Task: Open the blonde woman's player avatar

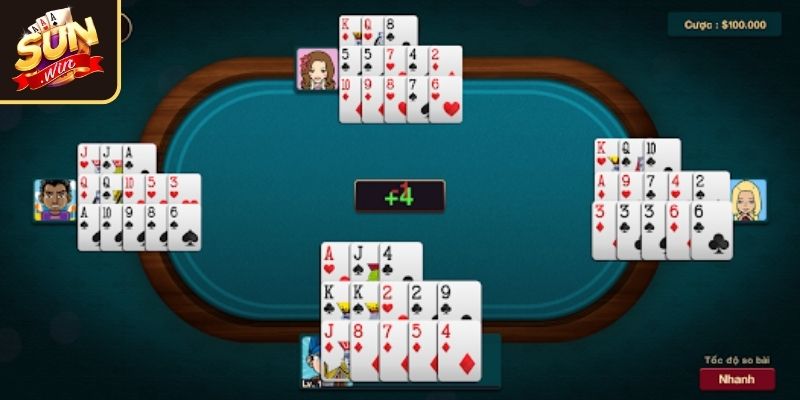Action: (x=747, y=200)
